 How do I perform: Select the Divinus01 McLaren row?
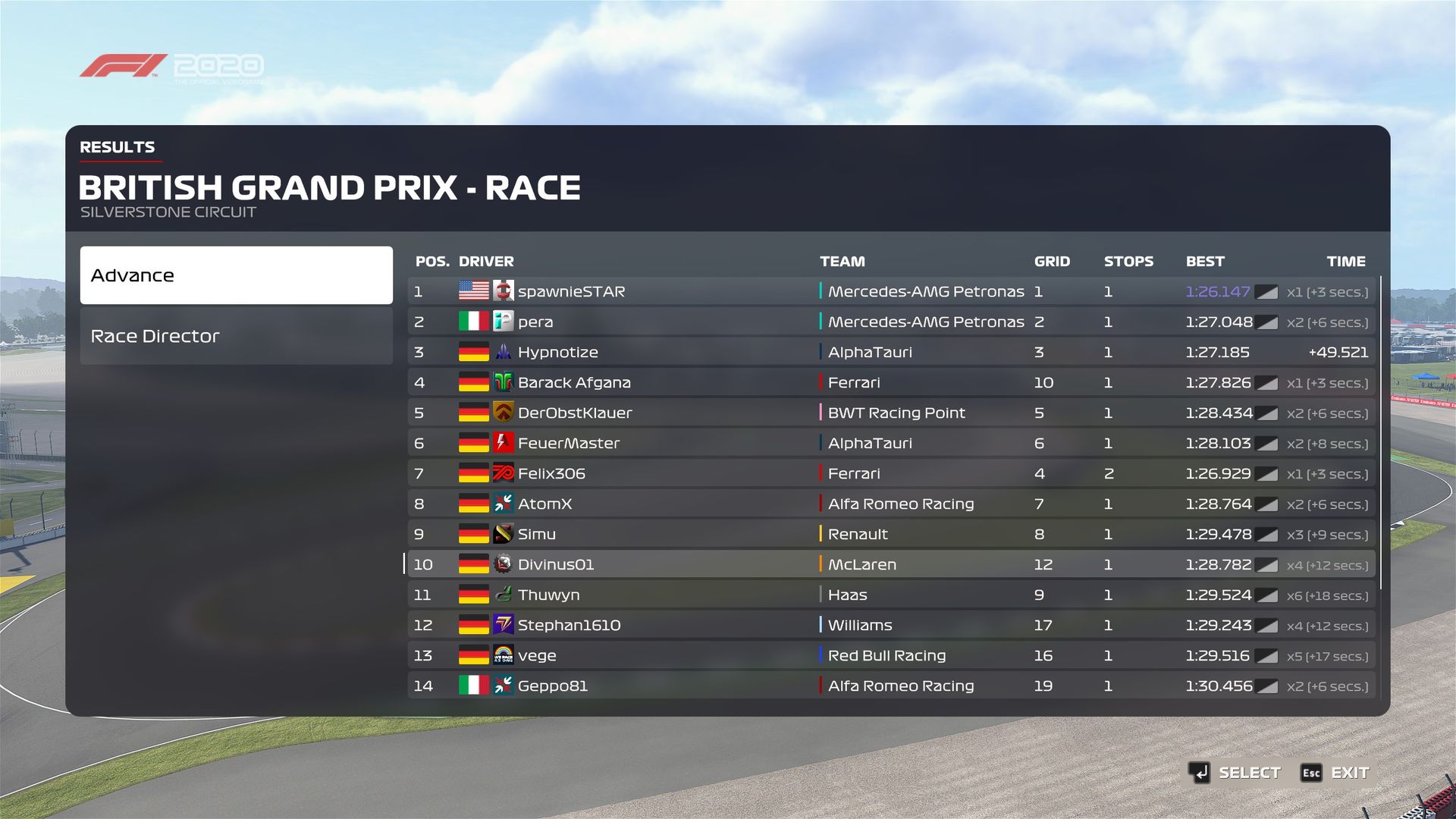pos(891,564)
